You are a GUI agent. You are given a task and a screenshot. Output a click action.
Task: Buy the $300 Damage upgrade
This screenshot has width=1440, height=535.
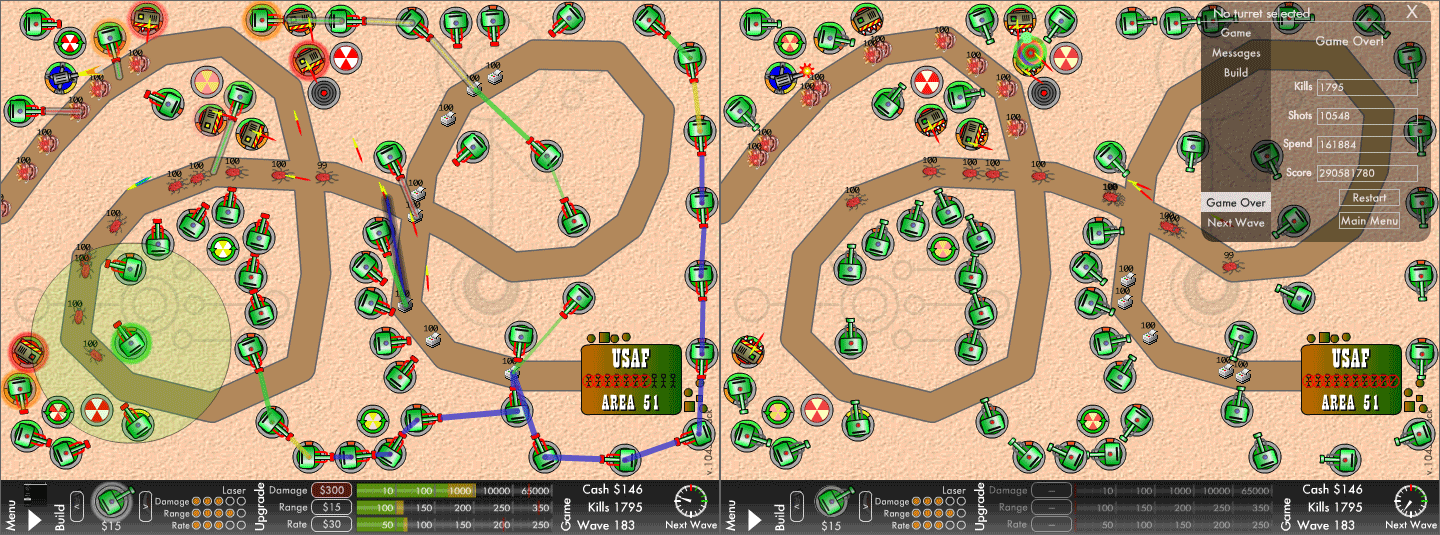pos(331,490)
